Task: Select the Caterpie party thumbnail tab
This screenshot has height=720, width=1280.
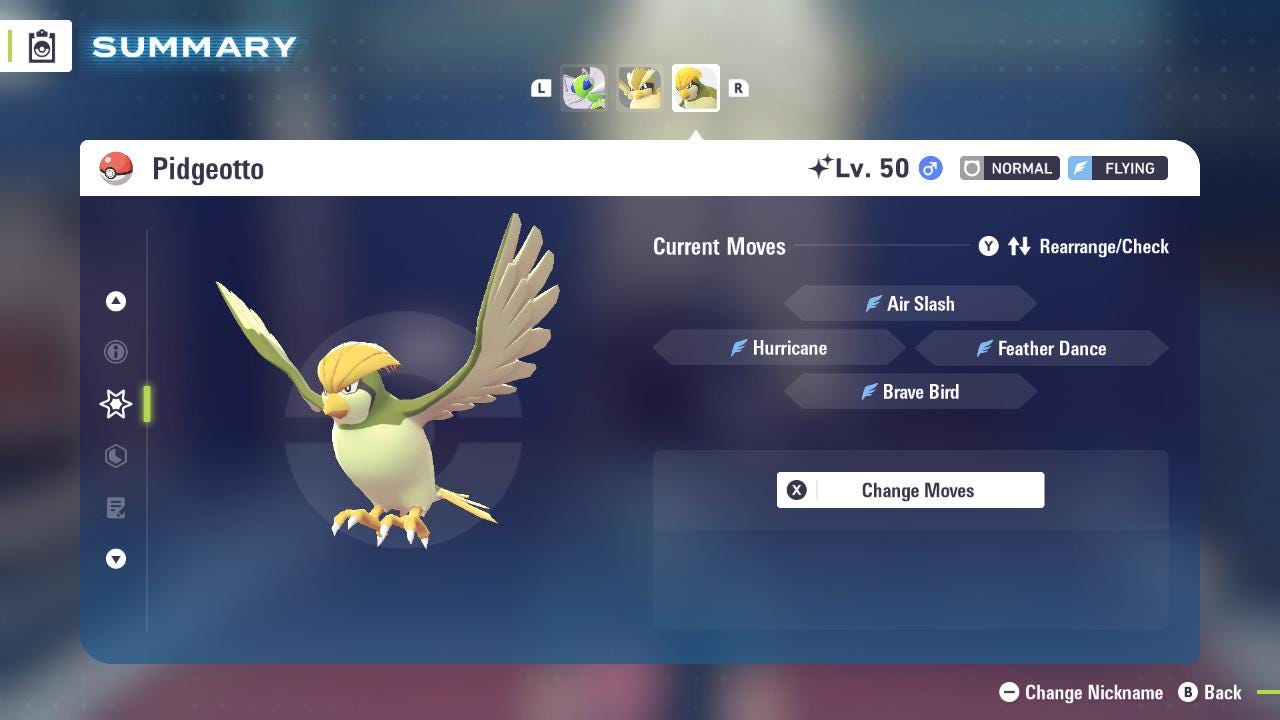Action: [x=584, y=87]
